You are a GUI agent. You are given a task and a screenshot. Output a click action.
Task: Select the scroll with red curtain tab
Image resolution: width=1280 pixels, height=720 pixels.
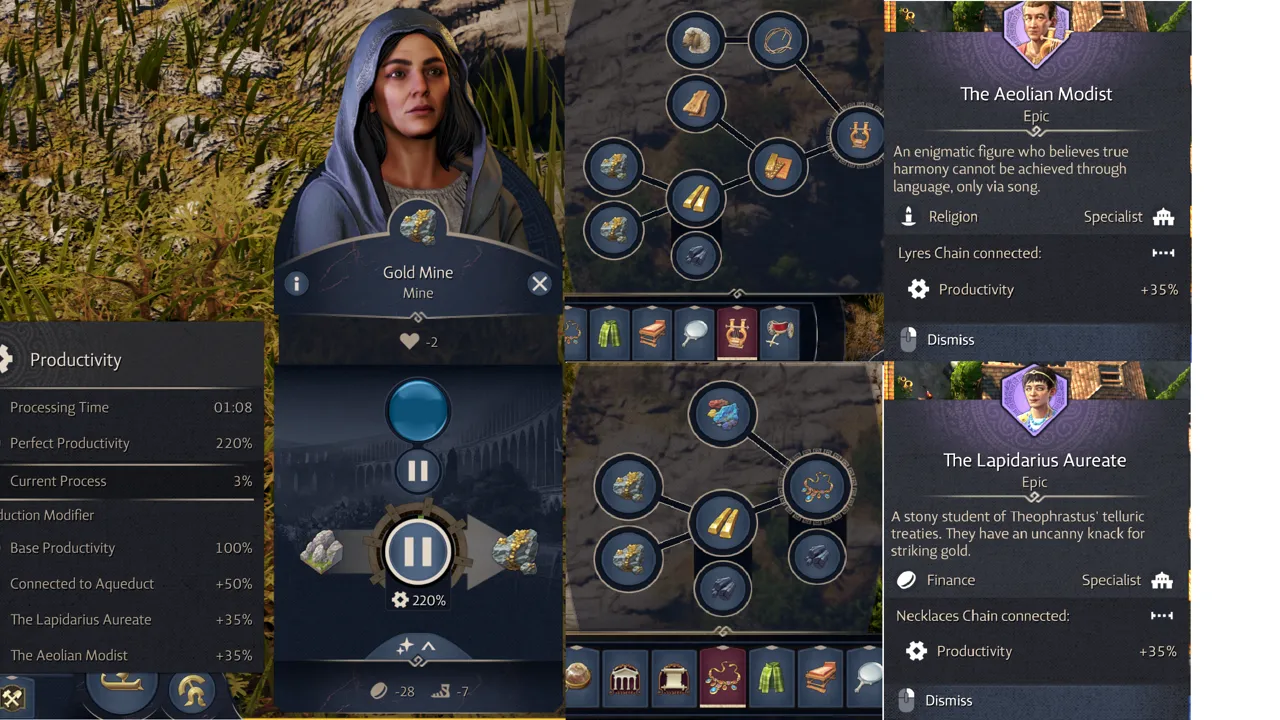[674, 679]
